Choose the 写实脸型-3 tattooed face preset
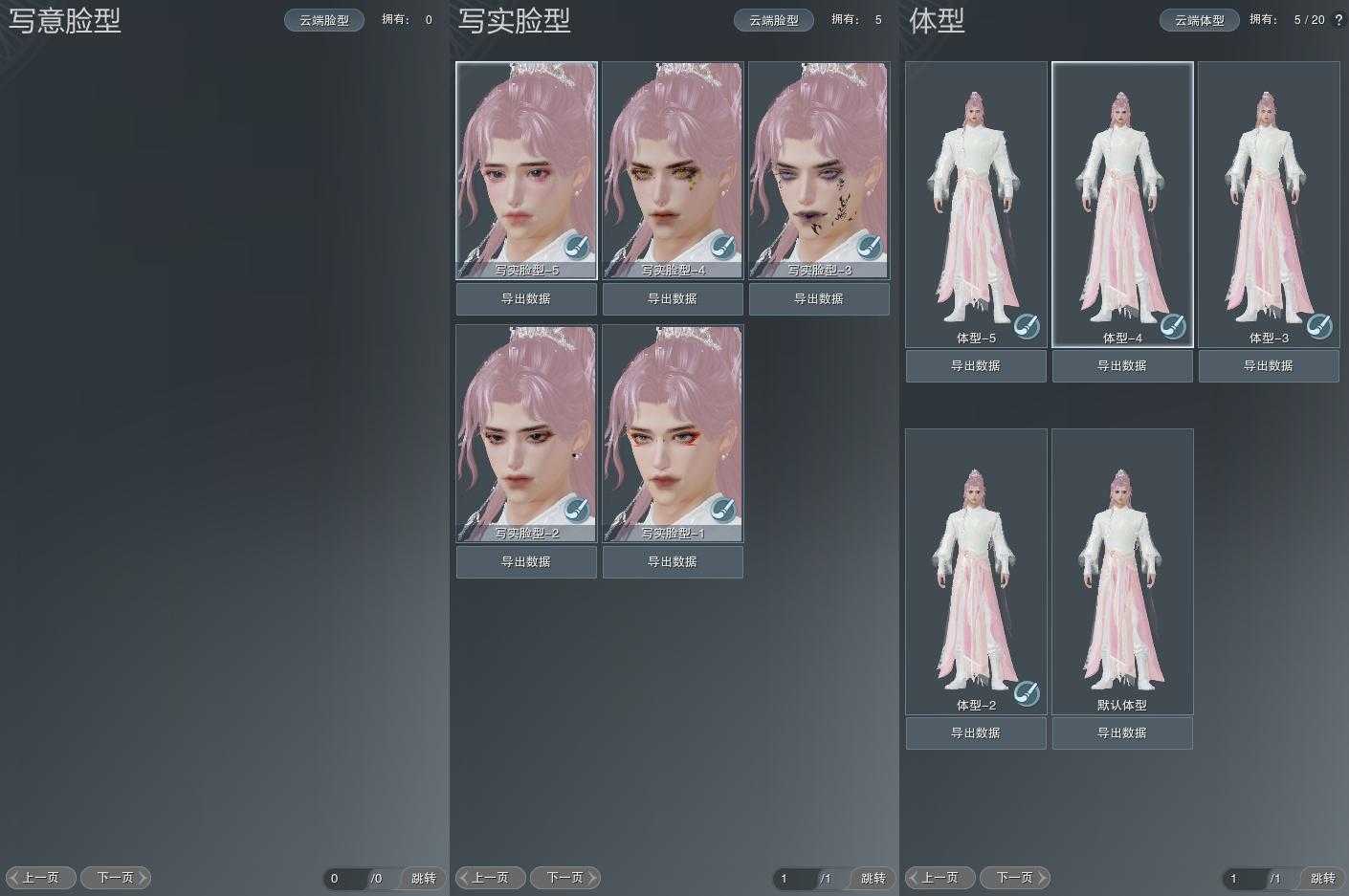Image resolution: width=1349 pixels, height=896 pixels. click(819, 163)
